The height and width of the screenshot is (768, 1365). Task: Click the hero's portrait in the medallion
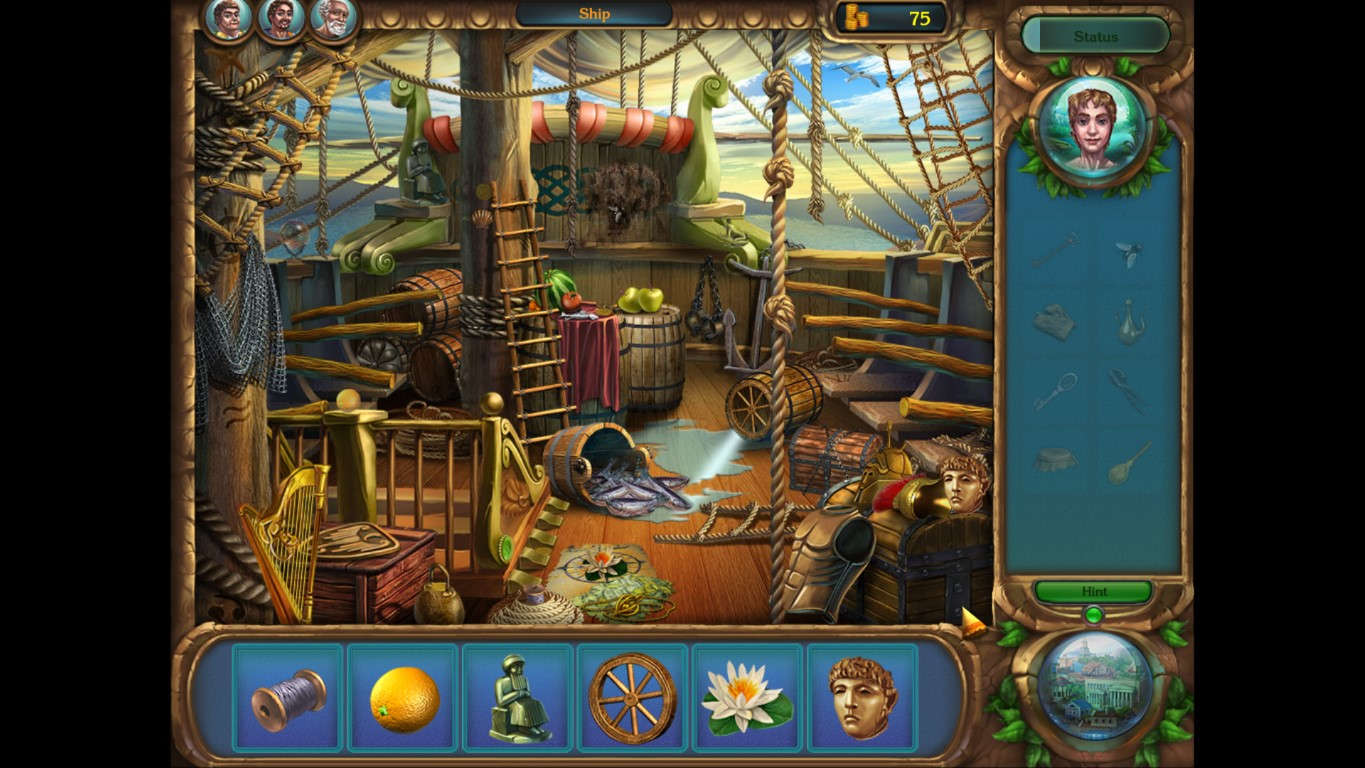pos(1094,130)
